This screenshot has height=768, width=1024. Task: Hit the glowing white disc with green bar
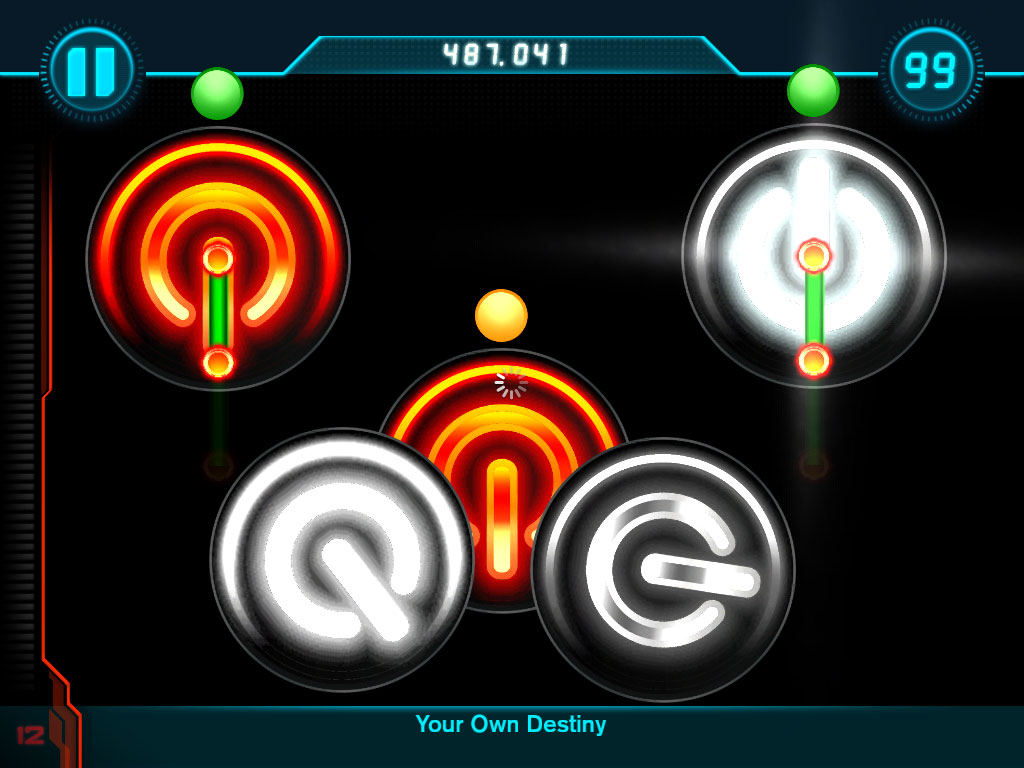click(x=813, y=255)
